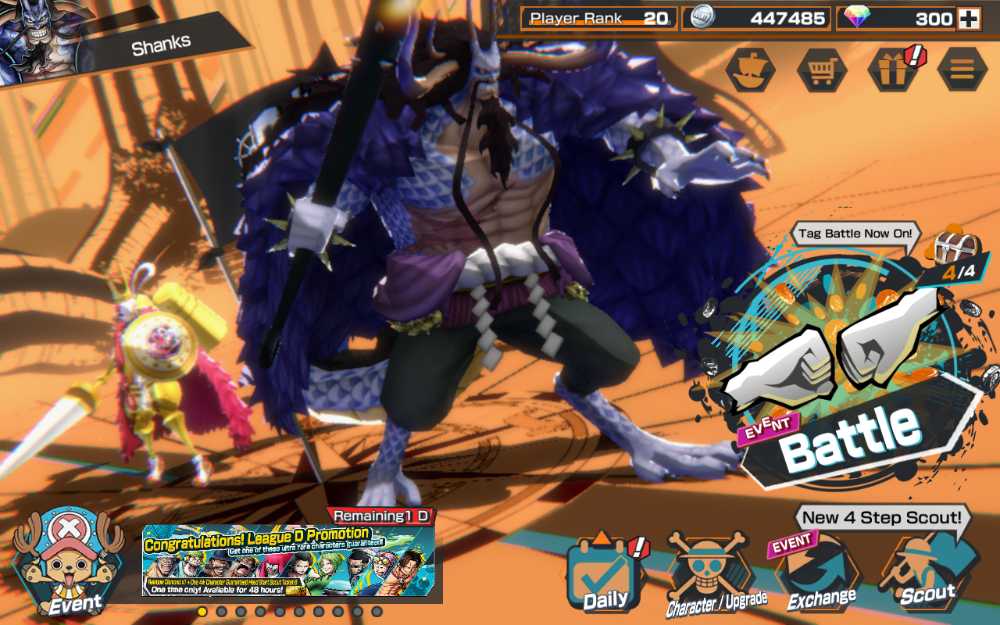The image size is (1000, 625).
Task: Open the Scout menu
Action: (x=926, y=575)
